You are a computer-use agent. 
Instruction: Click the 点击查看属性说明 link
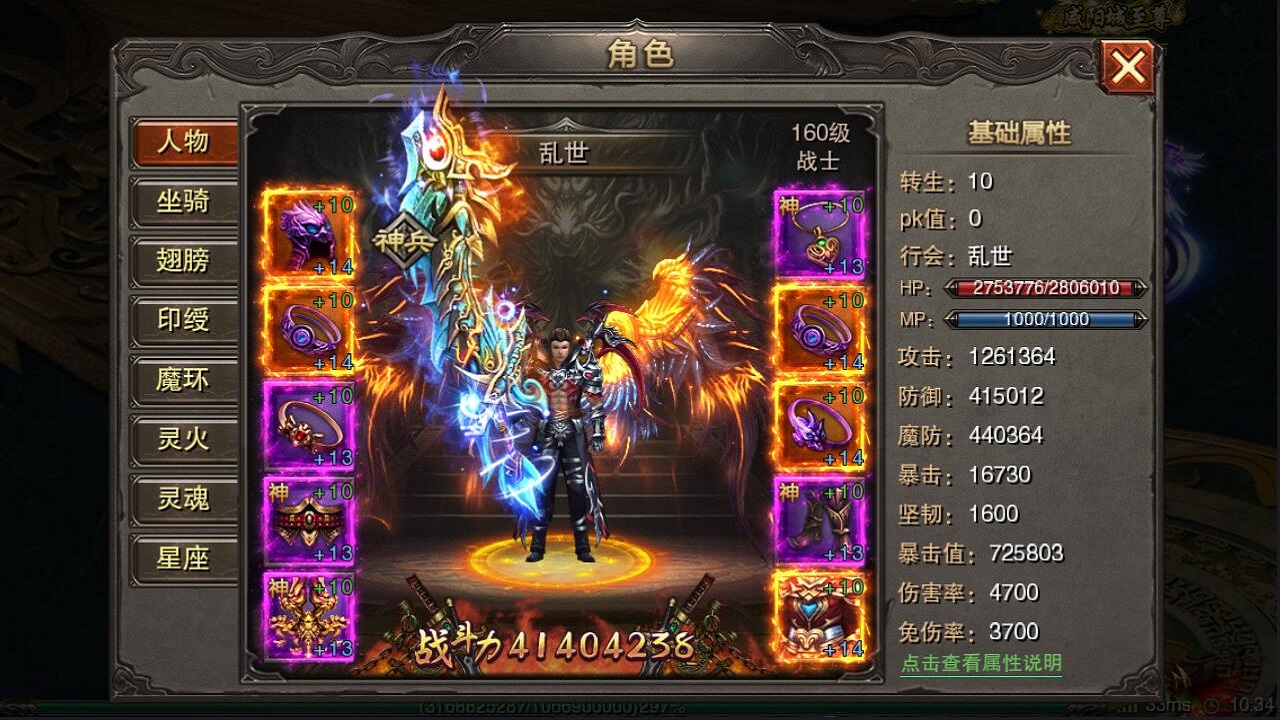(981, 662)
